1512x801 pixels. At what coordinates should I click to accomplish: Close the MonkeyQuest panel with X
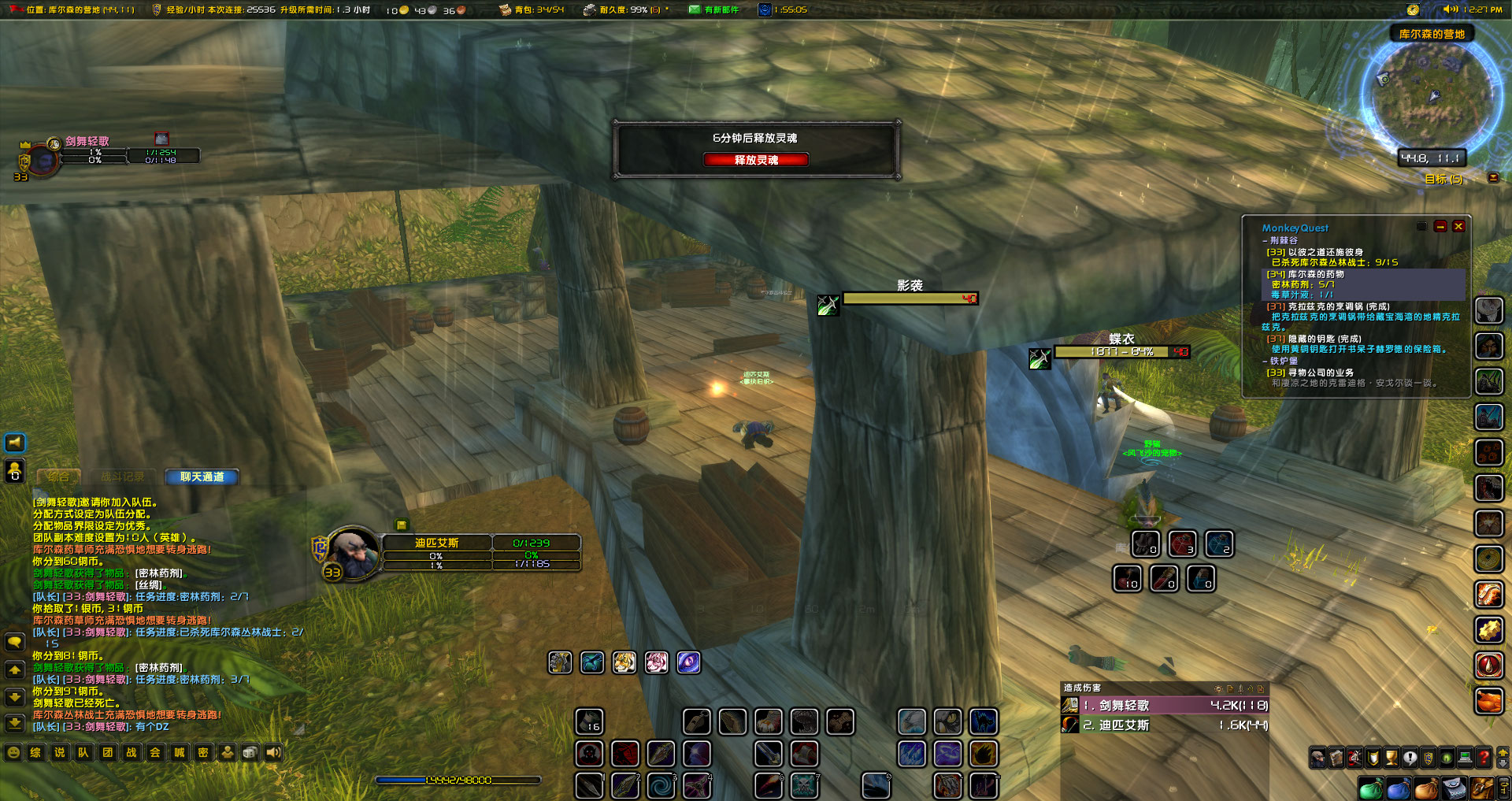point(1458,226)
